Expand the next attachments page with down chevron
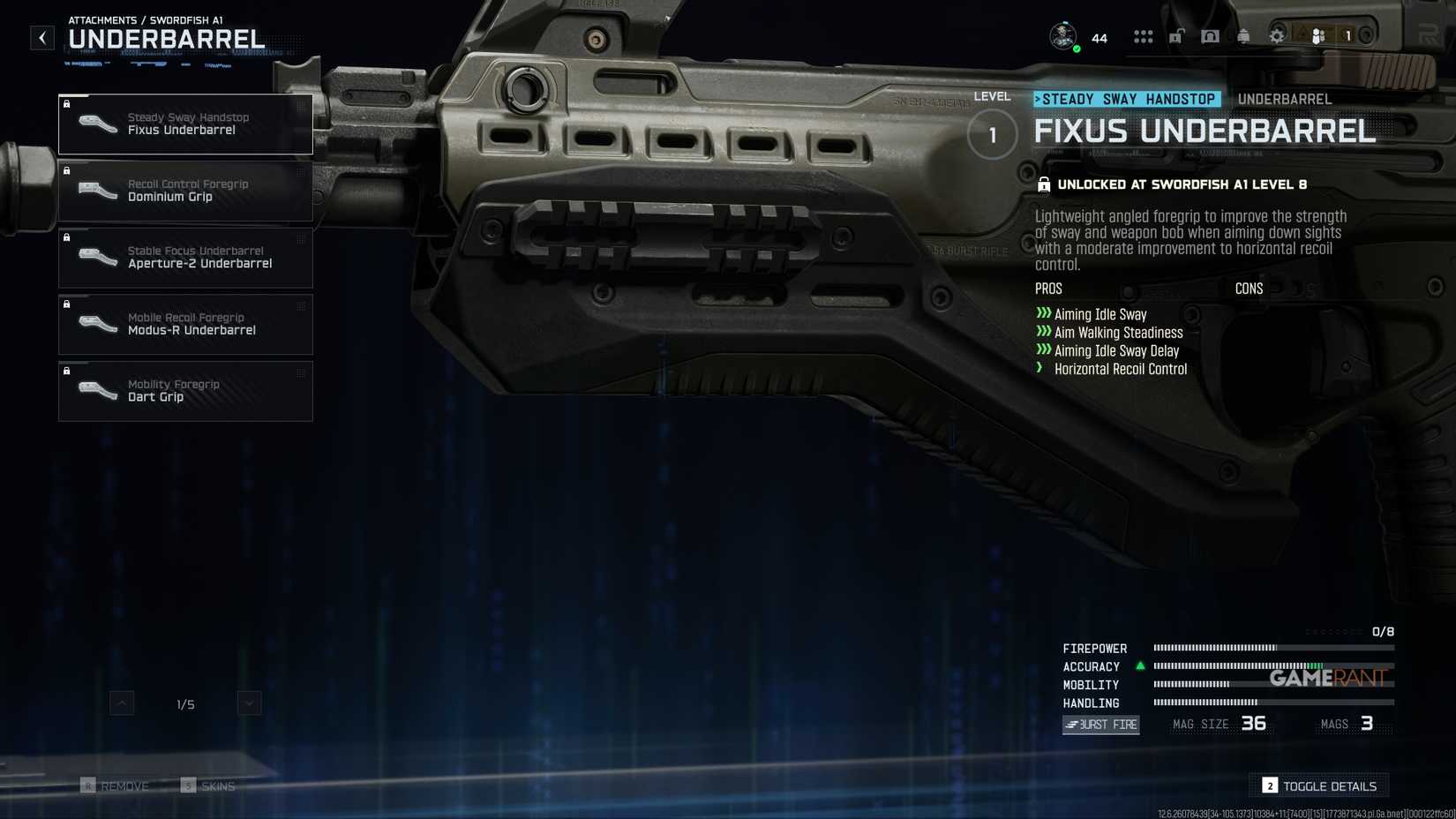This screenshot has width=1456, height=819. coord(248,703)
